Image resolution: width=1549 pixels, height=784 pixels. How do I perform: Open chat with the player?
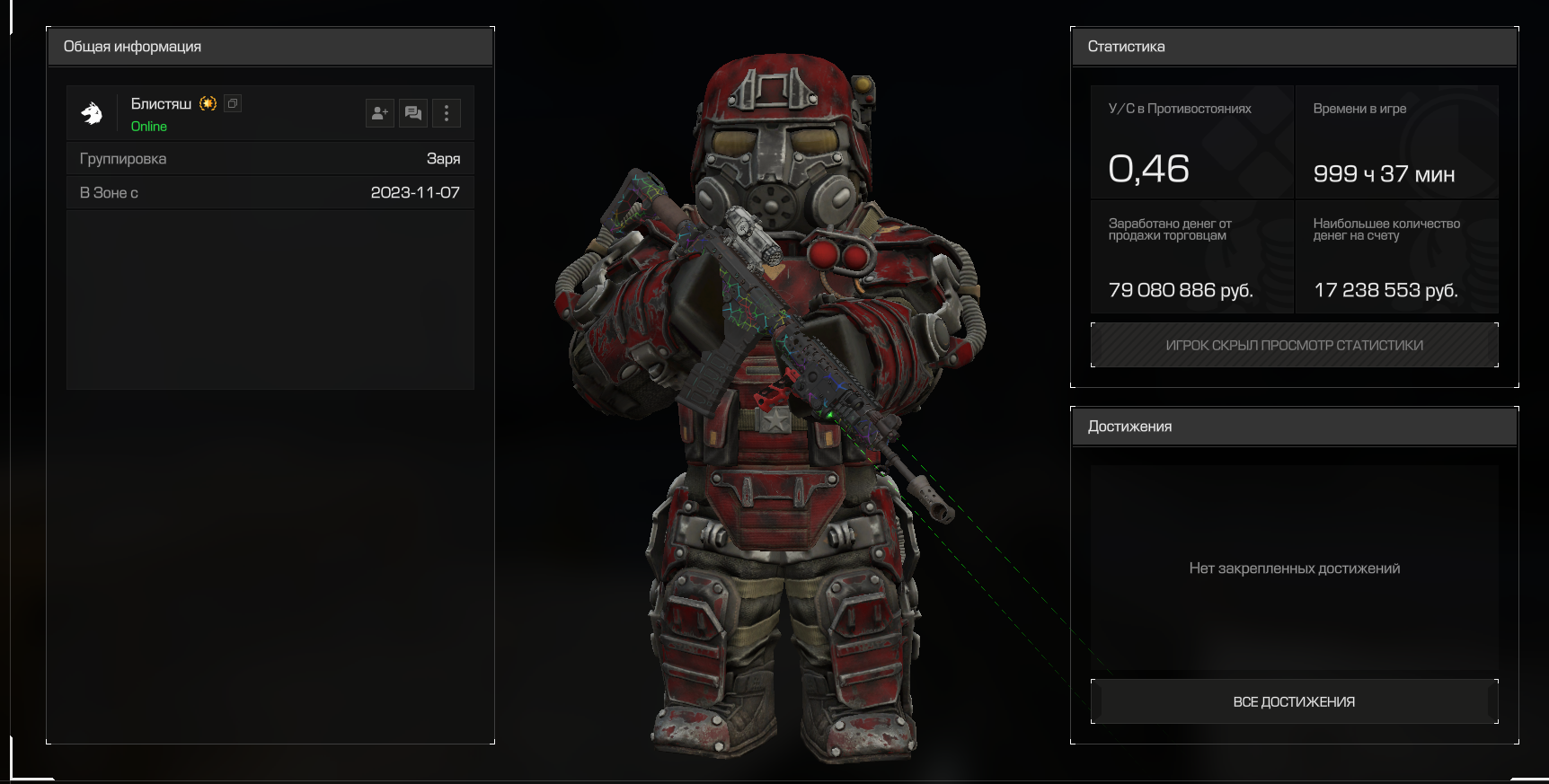413,113
